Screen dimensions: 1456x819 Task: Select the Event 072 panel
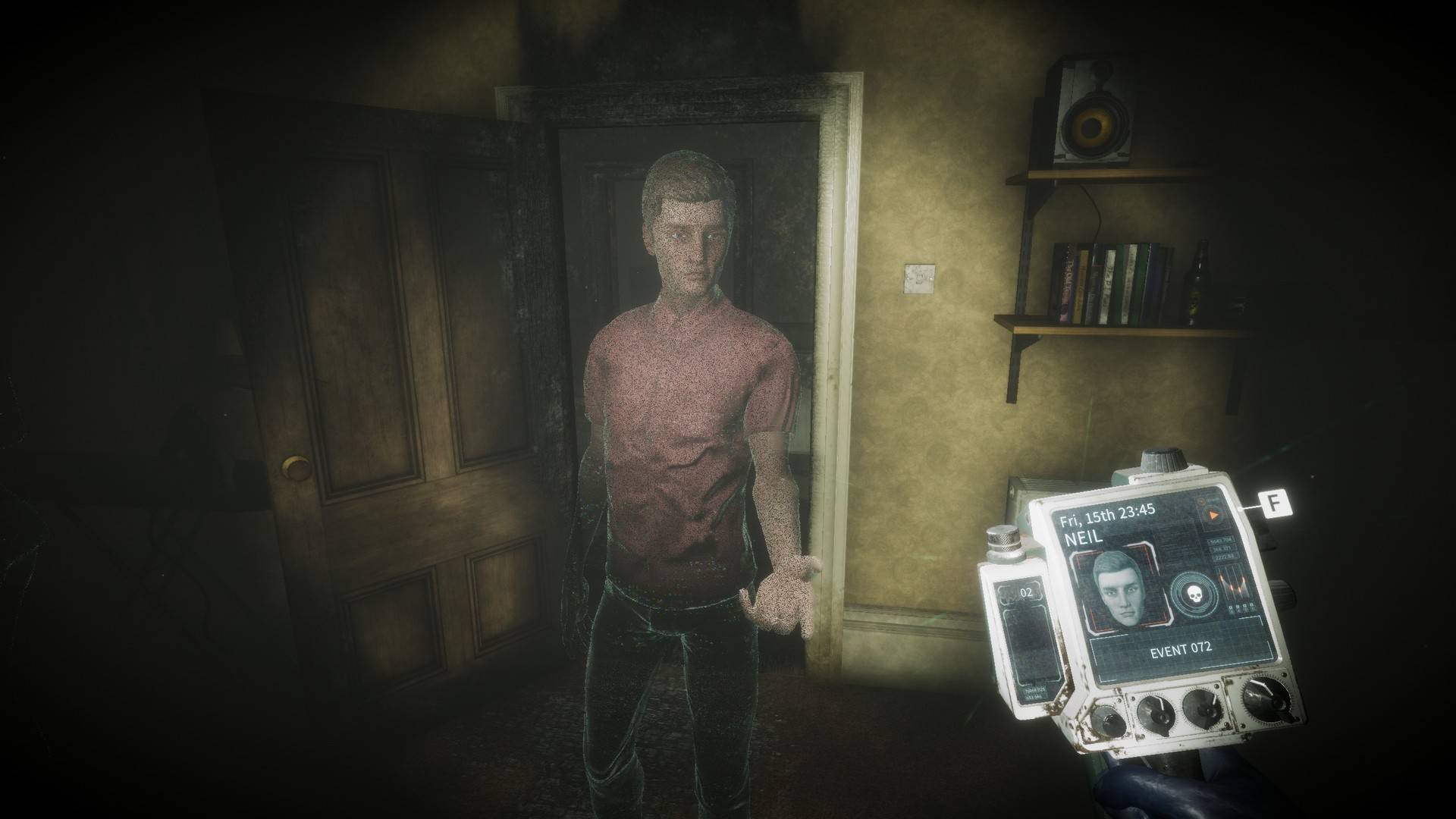(x=1180, y=648)
